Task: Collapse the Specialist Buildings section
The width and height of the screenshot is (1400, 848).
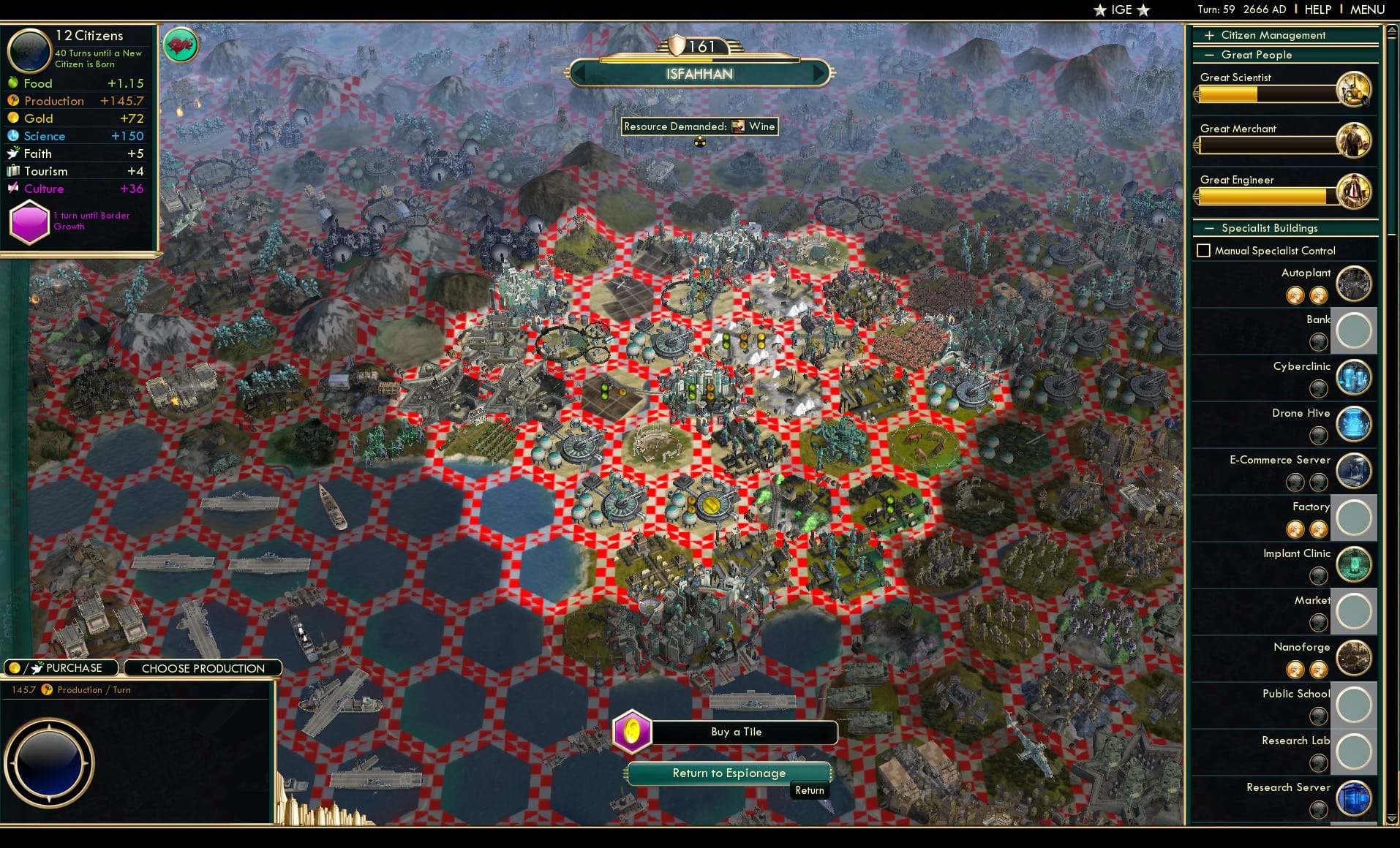Action: [x=1209, y=228]
